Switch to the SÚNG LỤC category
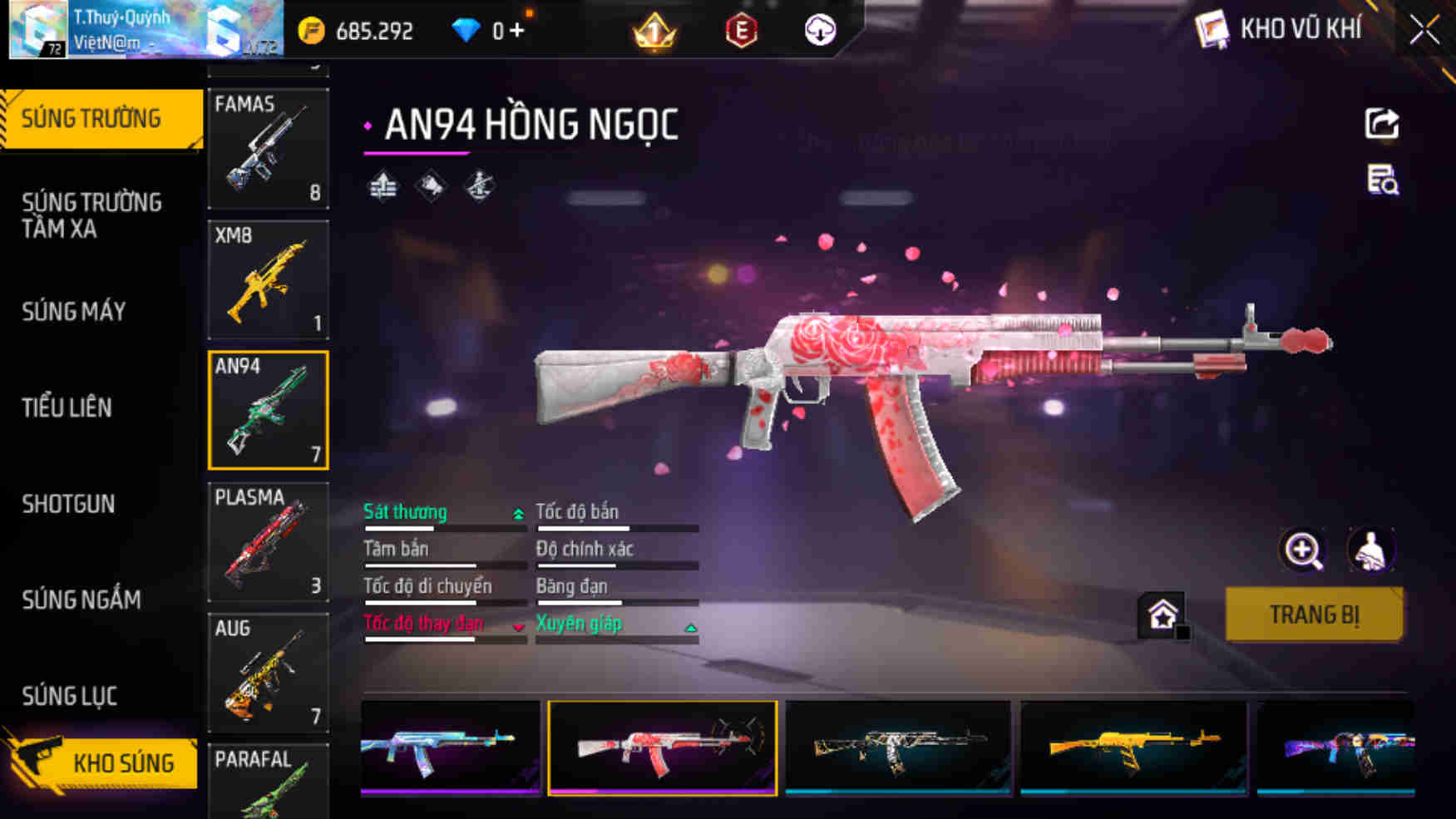The height and width of the screenshot is (819, 1456). 69,696
